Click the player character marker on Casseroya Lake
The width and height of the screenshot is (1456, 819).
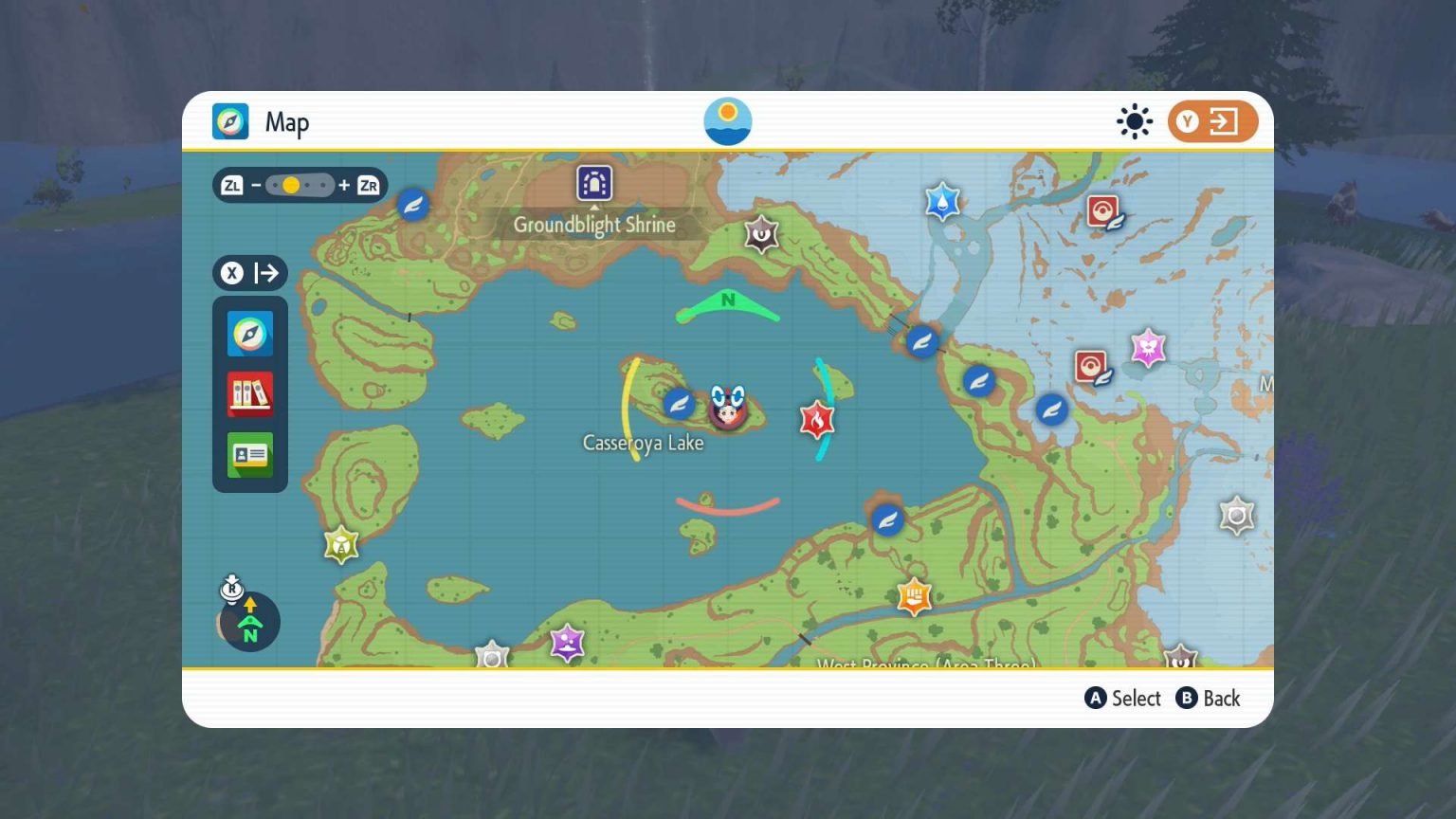tap(728, 408)
